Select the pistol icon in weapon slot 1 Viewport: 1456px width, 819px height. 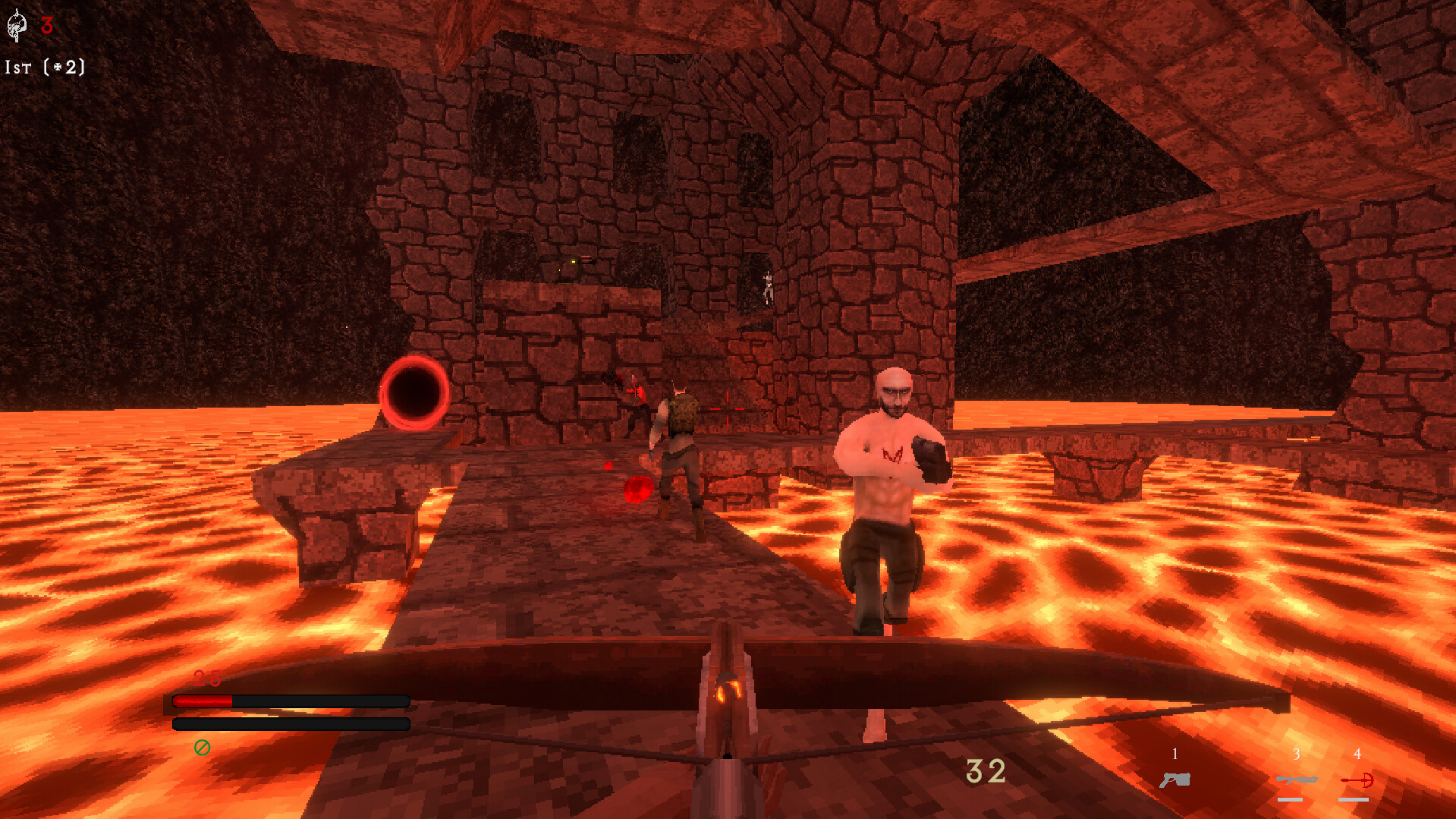point(1173,779)
